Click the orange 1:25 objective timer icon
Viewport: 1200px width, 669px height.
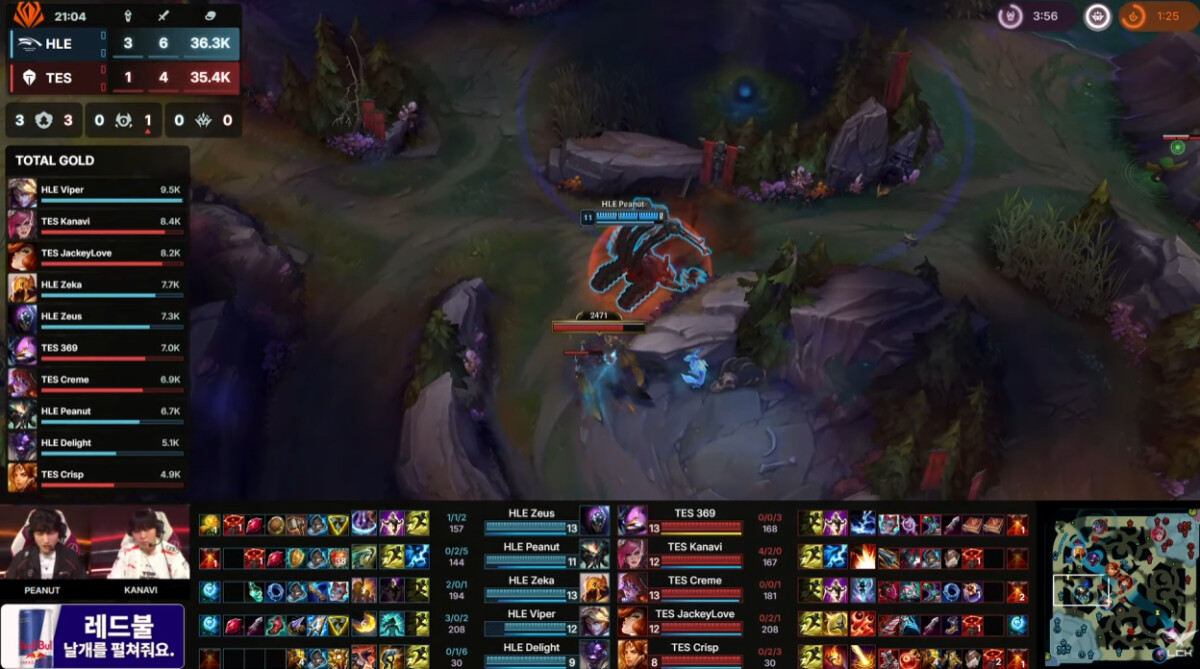point(1134,17)
